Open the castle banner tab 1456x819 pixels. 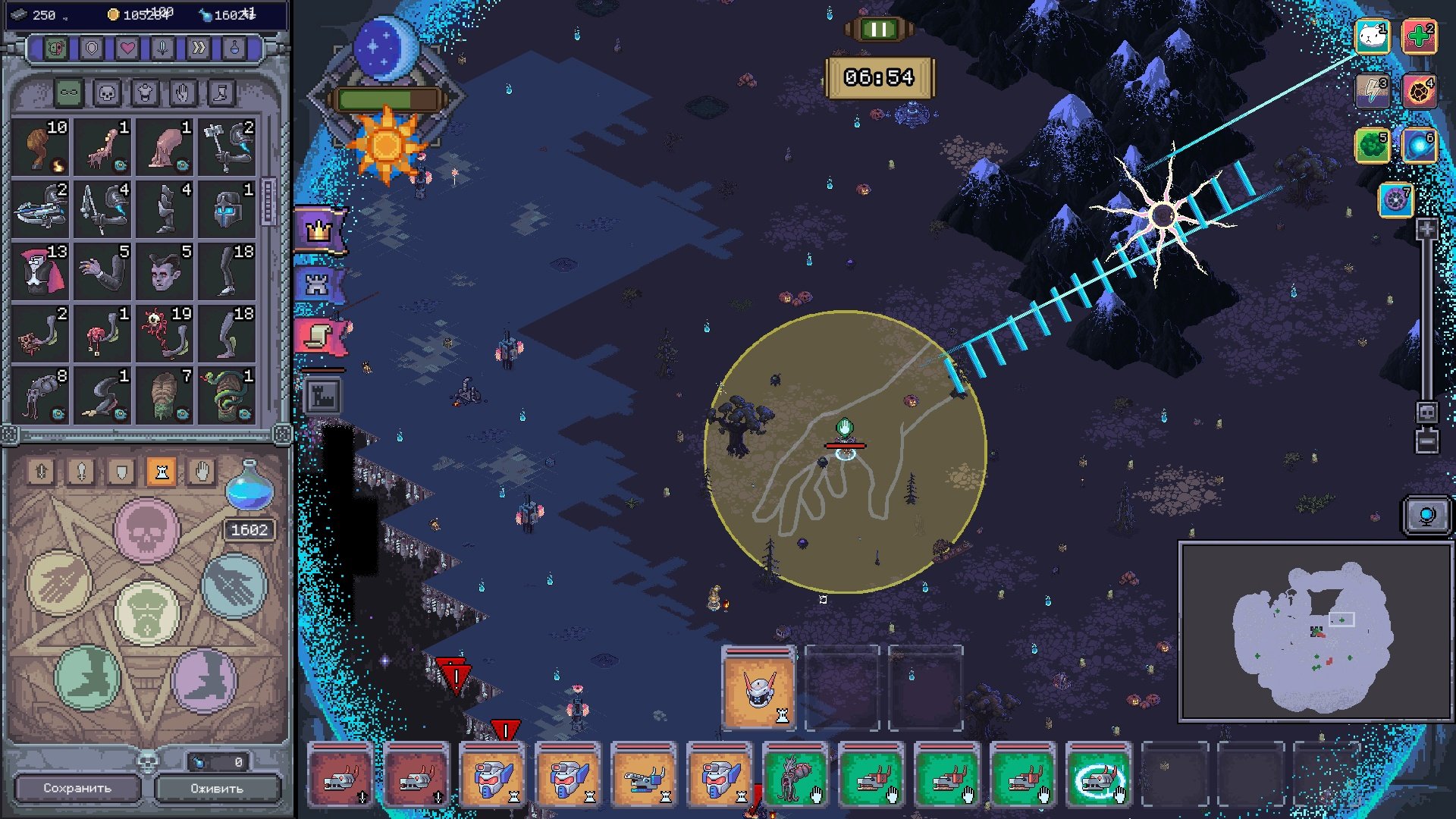click(318, 284)
